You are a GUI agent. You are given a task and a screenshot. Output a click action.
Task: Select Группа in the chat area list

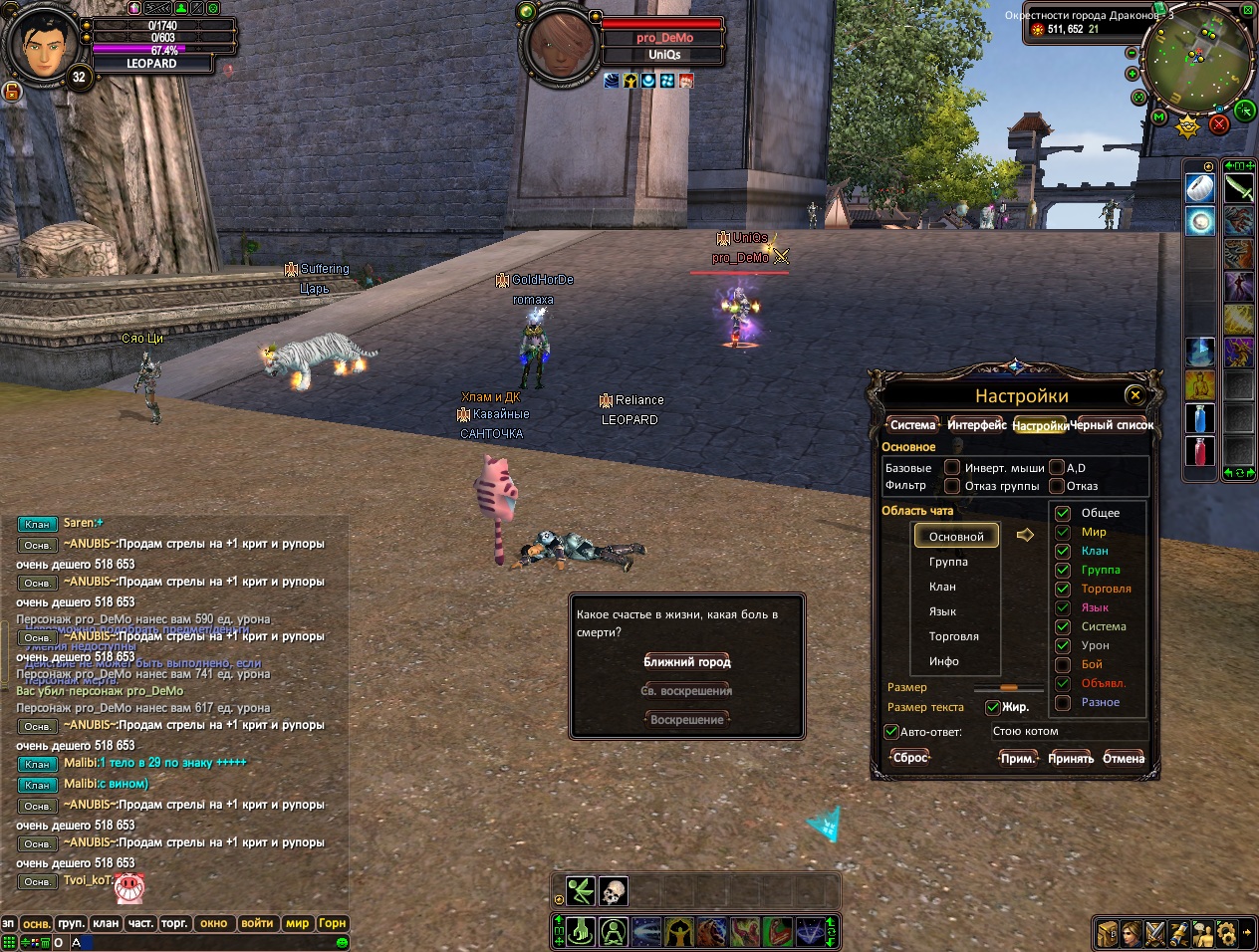pos(948,562)
